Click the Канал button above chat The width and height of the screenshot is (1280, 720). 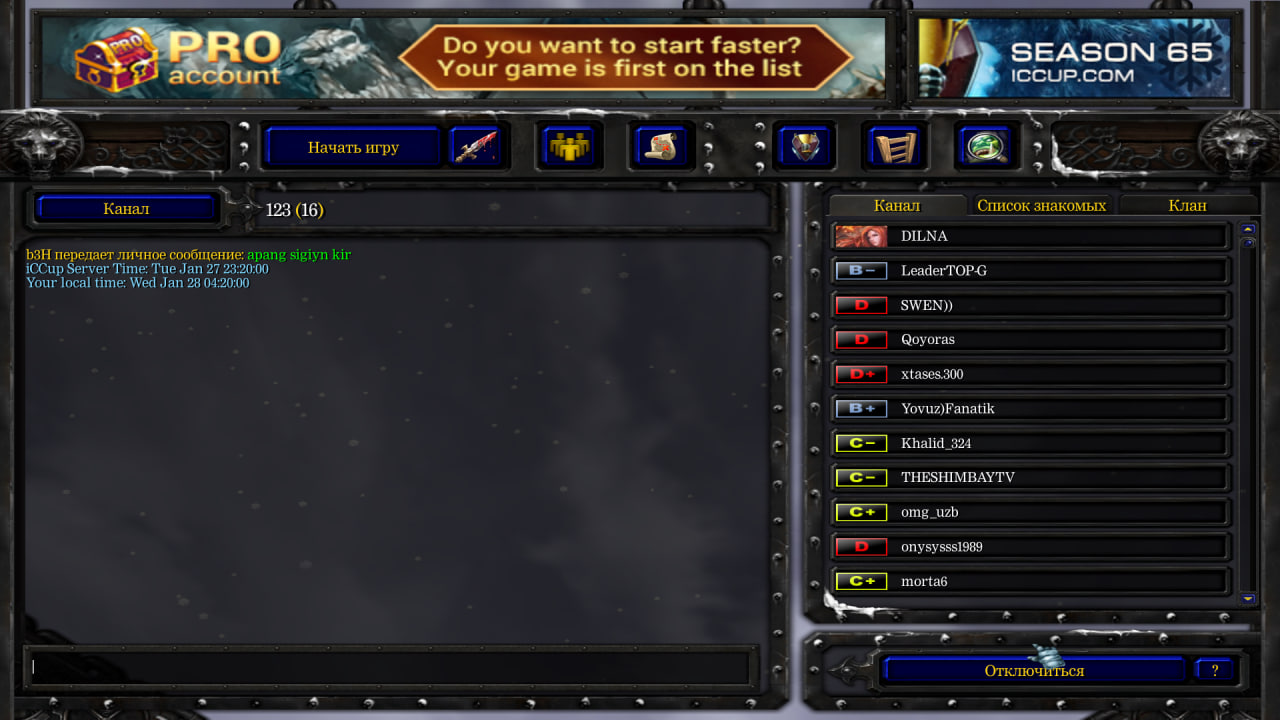pyautogui.click(x=126, y=209)
